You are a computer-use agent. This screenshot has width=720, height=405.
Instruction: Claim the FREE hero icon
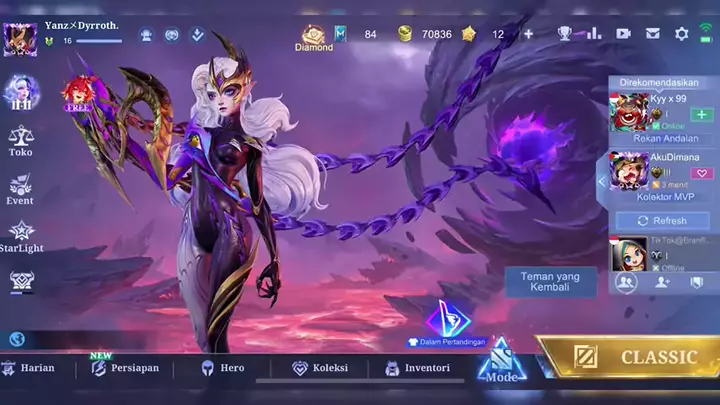click(77, 93)
